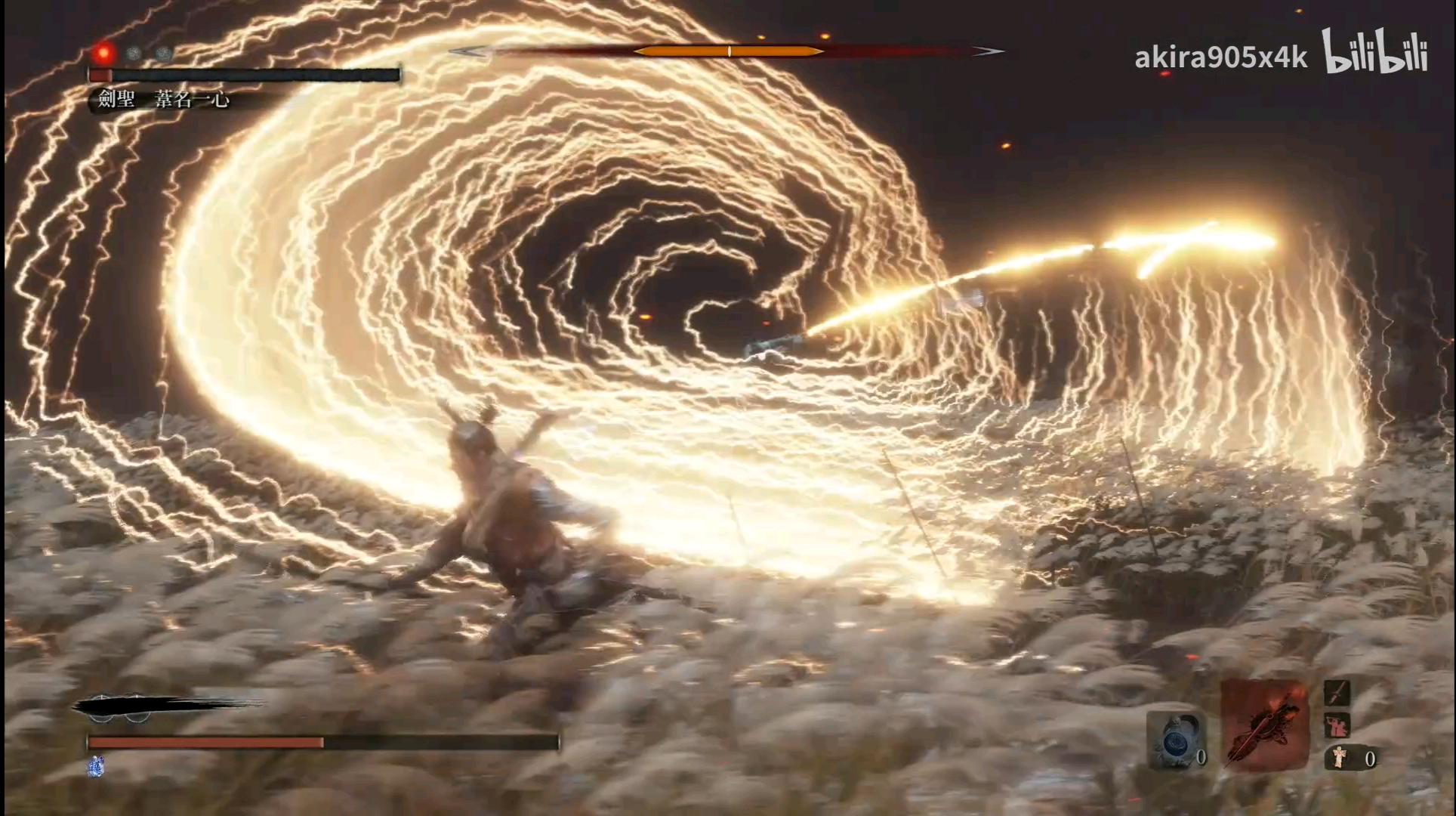Click the small dagger slot icon
The width and height of the screenshot is (1456, 816).
(1337, 692)
